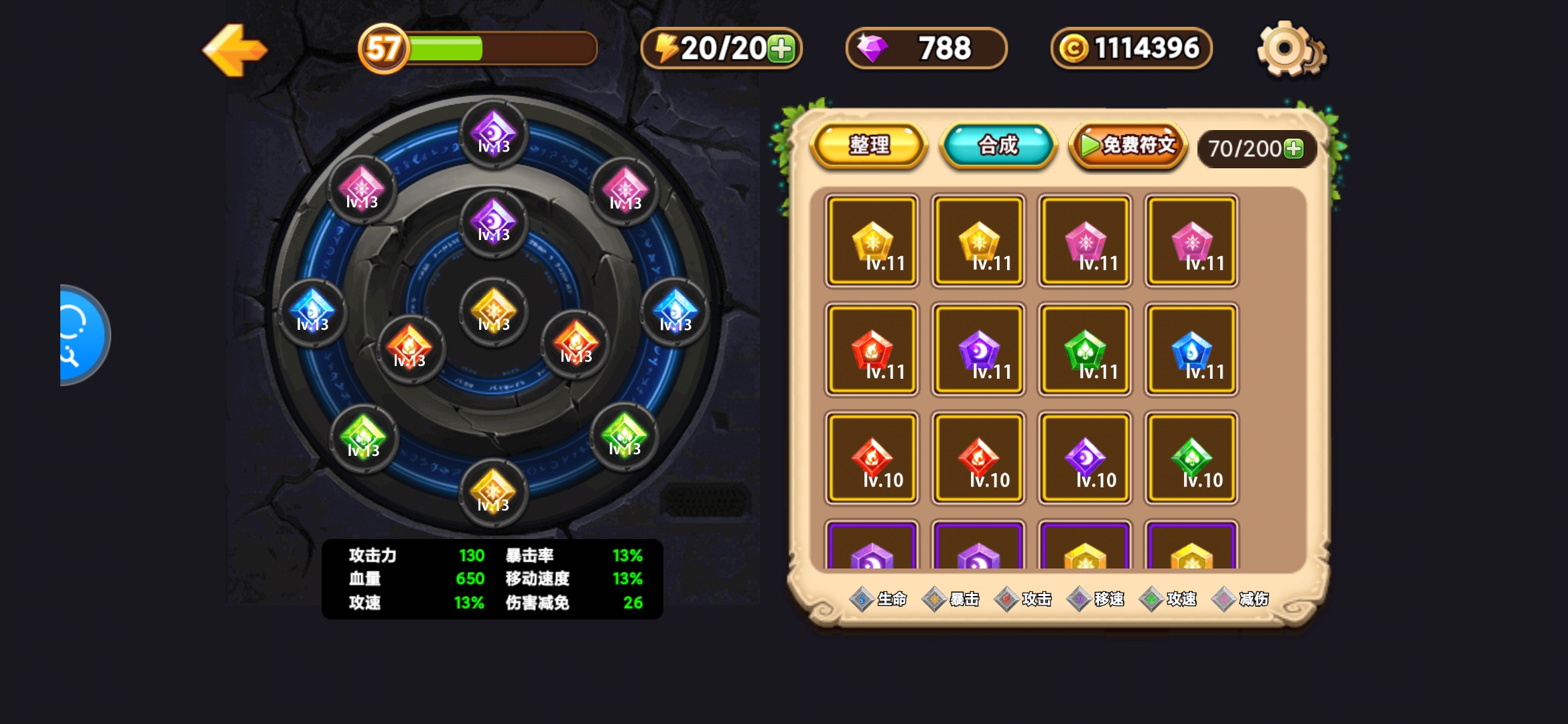Go back with the orange arrow
1568x724 pixels.
pos(235,50)
